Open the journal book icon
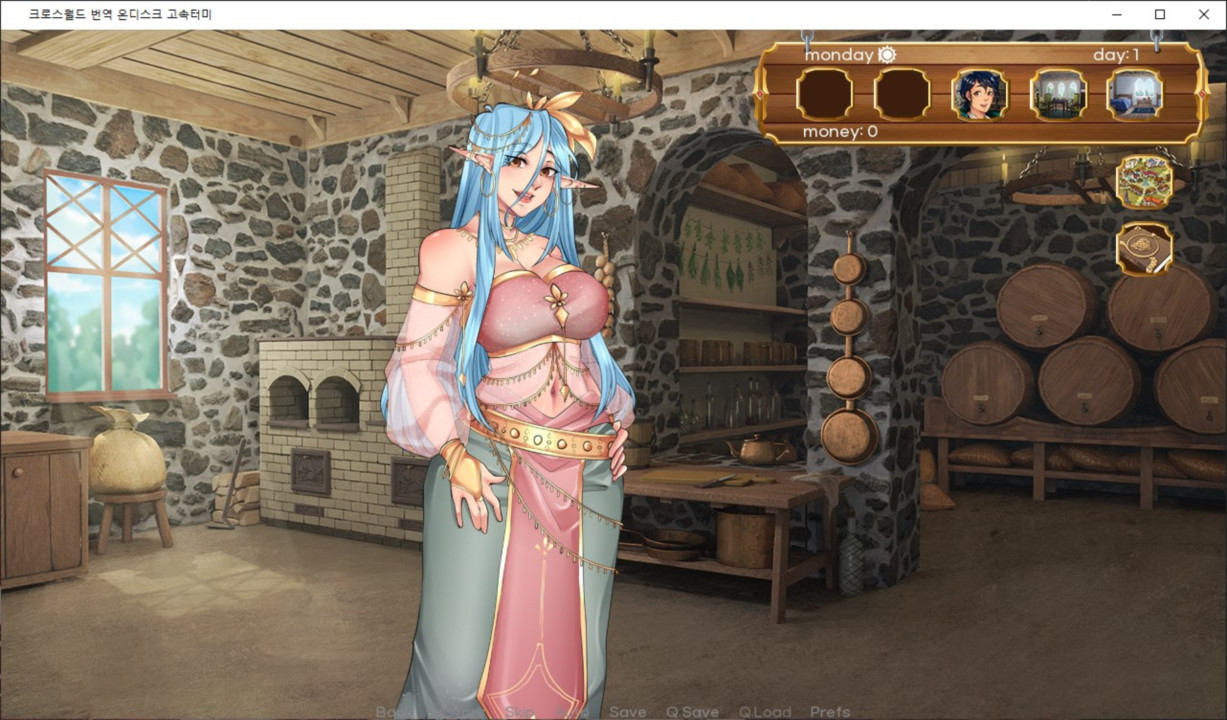Image resolution: width=1227 pixels, height=720 pixels. (1145, 250)
